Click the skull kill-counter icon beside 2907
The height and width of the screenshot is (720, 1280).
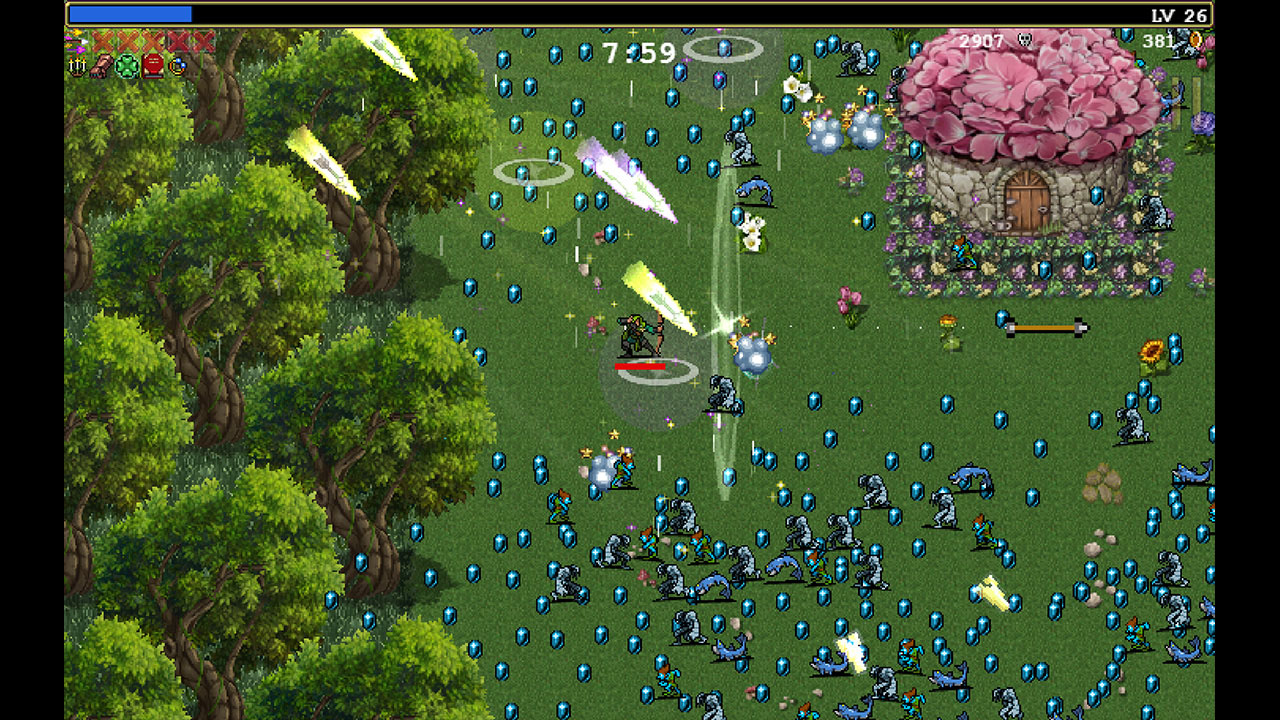[1025, 38]
